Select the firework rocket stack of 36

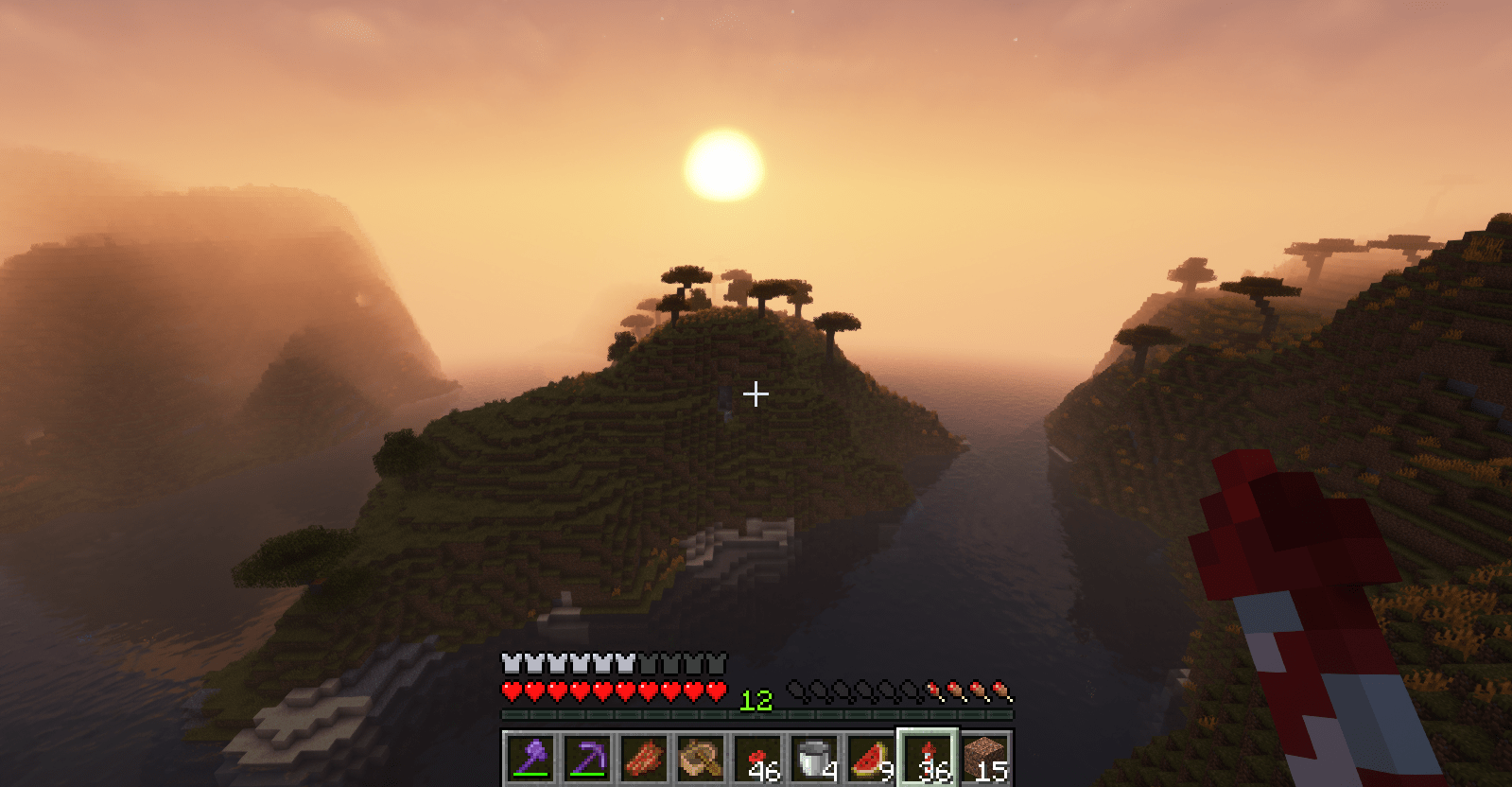pyautogui.click(x=928, y=758)
